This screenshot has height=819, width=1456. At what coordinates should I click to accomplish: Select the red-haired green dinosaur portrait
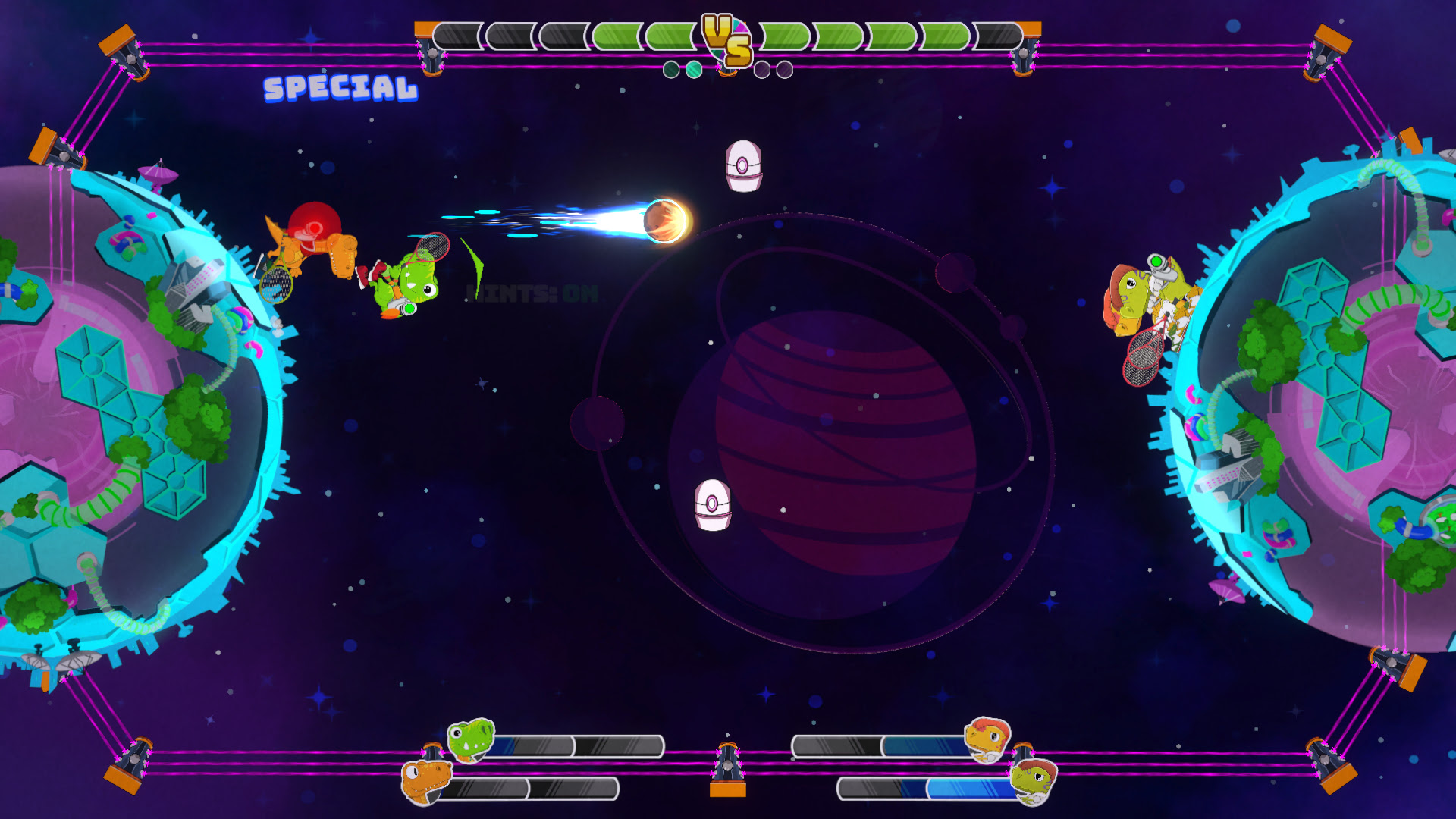click(x=1034, y=781)
